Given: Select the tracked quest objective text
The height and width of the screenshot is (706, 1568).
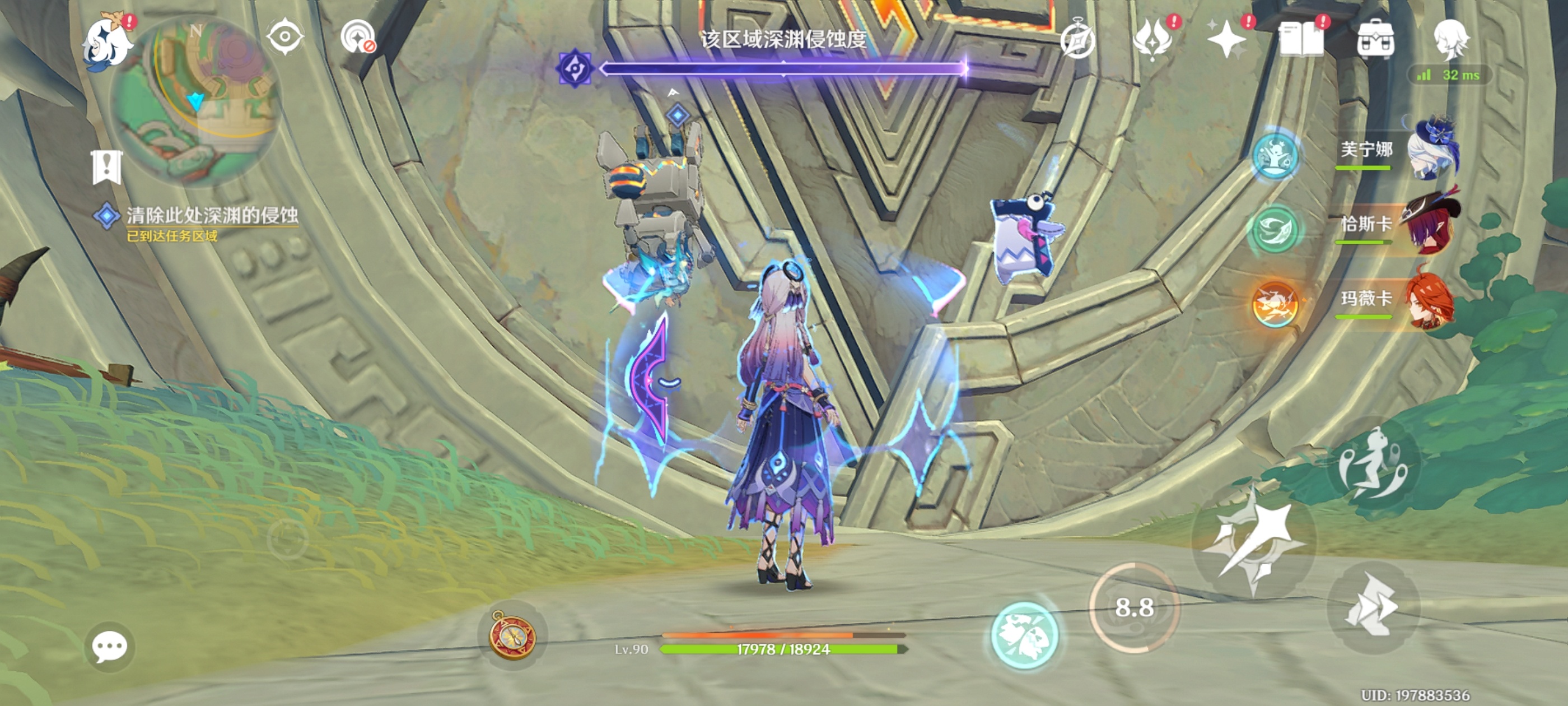Looking at the screenshot, I should tap(211, 216).
